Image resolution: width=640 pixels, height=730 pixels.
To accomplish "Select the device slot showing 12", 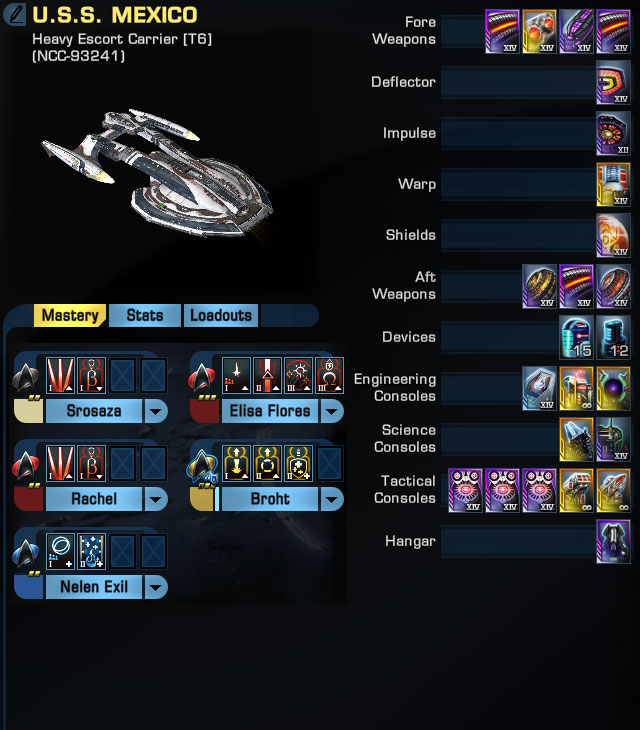I will coord(613,337).
